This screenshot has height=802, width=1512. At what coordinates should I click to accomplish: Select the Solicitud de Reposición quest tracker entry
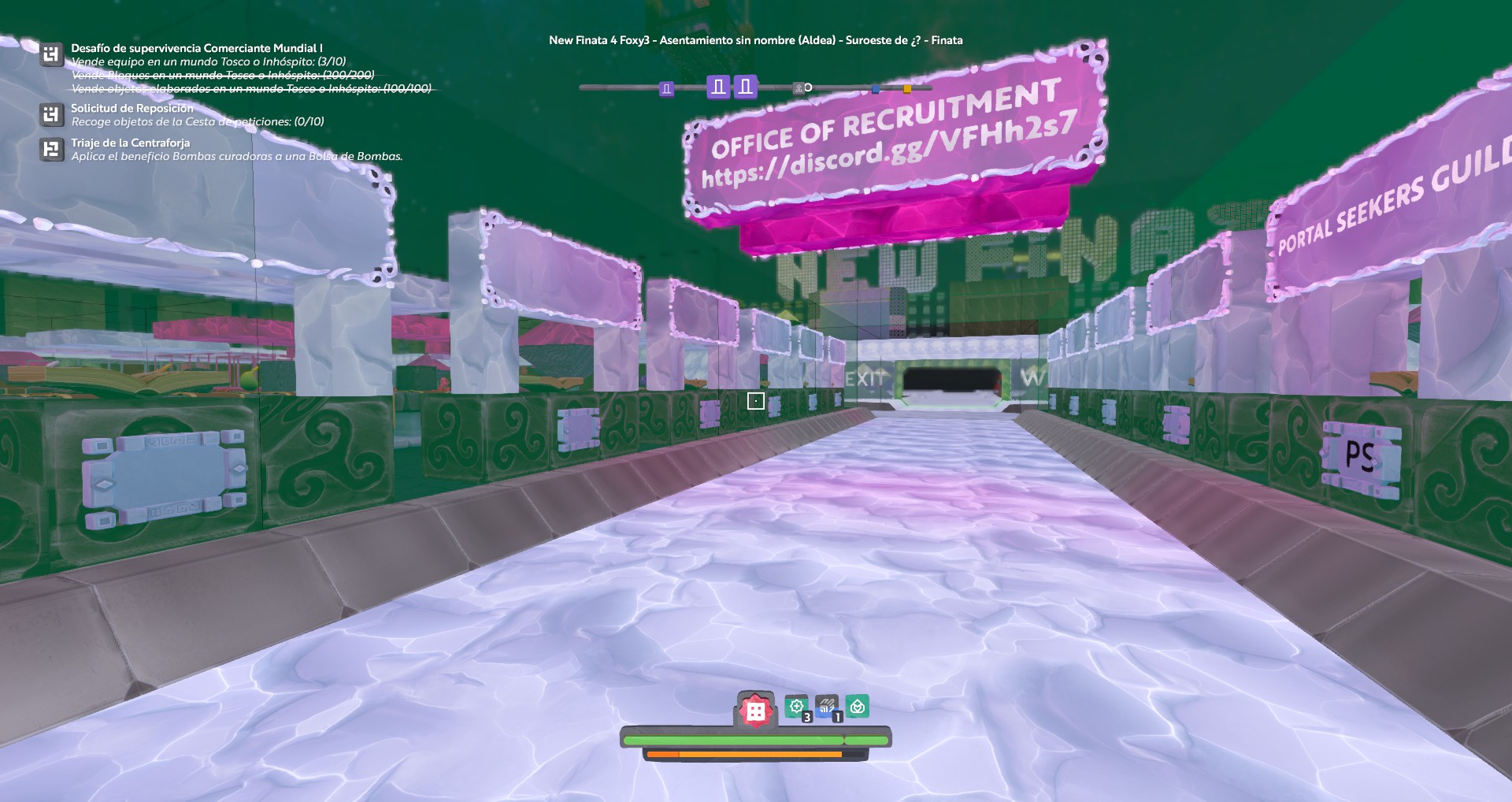click(x=50, y=115)
